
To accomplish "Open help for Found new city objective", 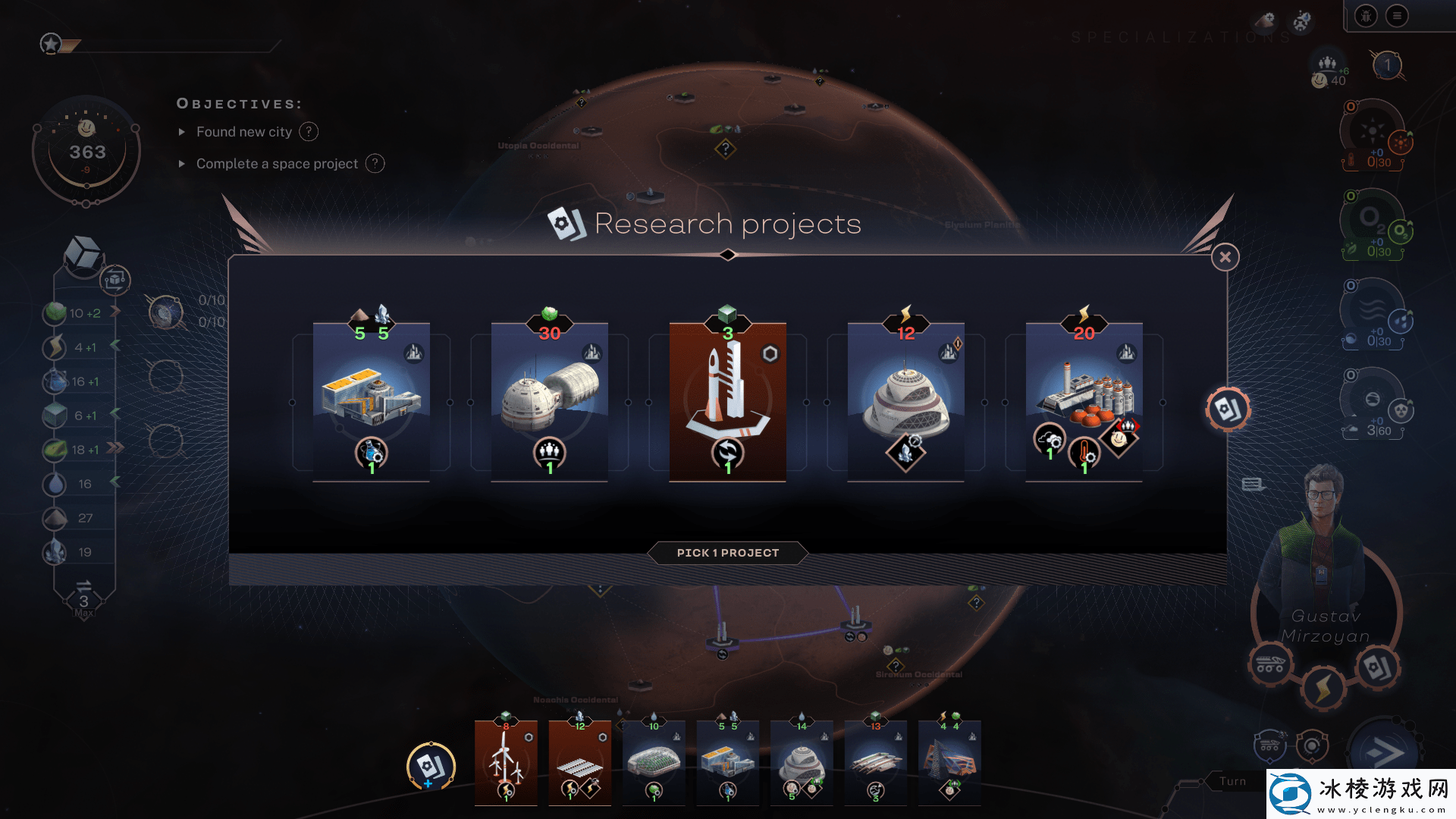I will [x=309, y=132].
